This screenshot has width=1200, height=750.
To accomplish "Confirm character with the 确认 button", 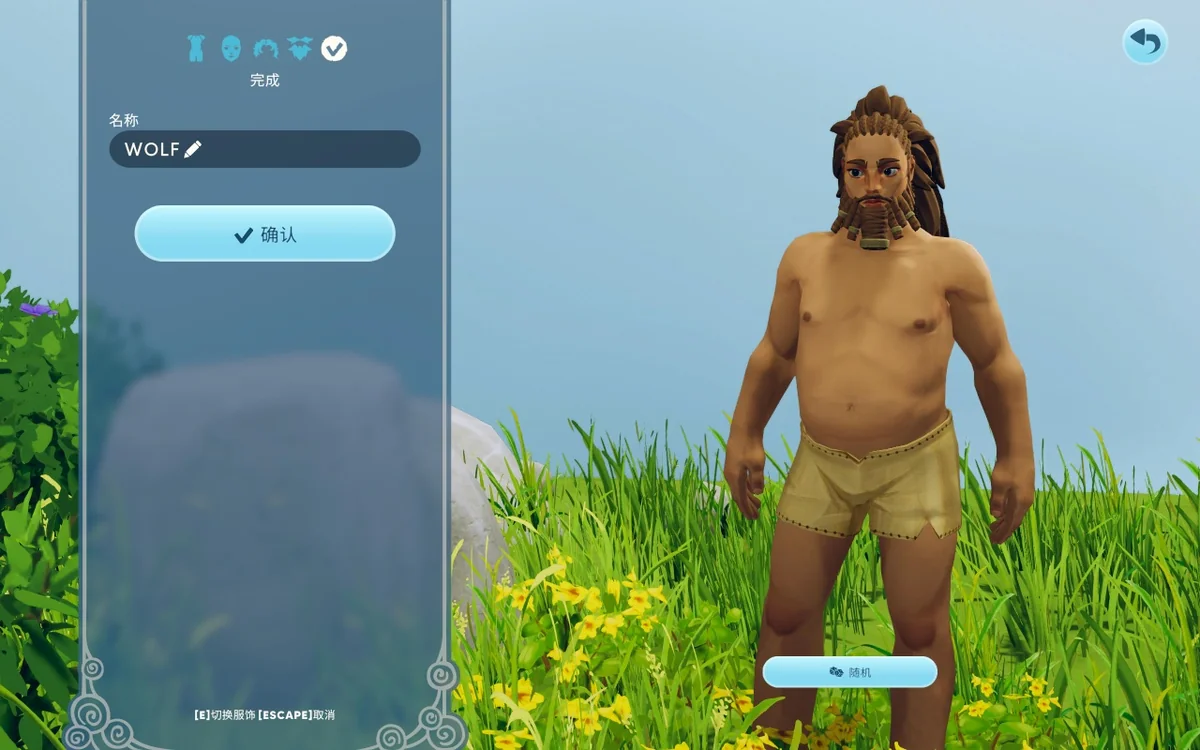I will [x=265, y=234].
